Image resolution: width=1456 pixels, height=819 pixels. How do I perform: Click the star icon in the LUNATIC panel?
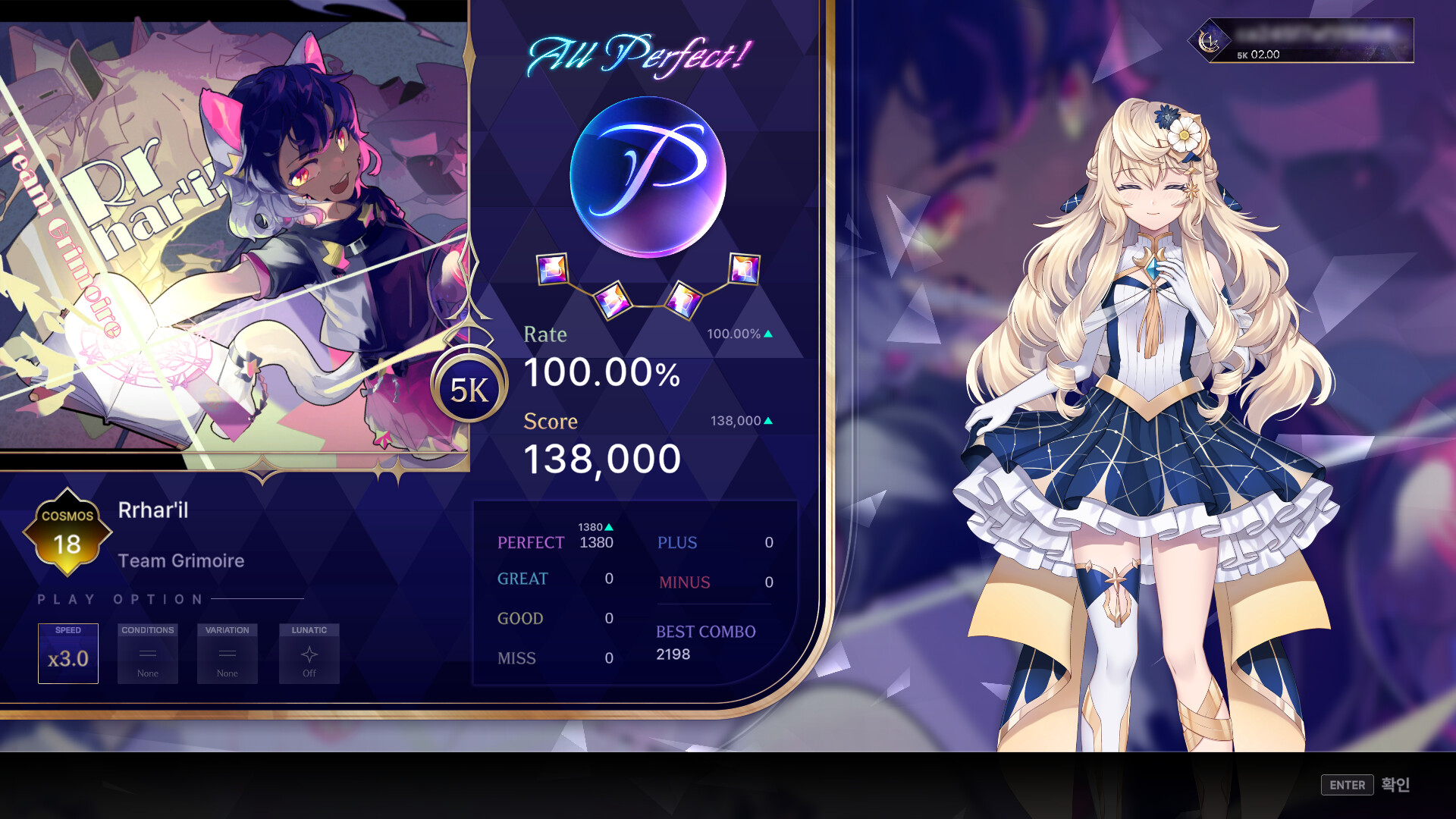(x=309, y=654)
